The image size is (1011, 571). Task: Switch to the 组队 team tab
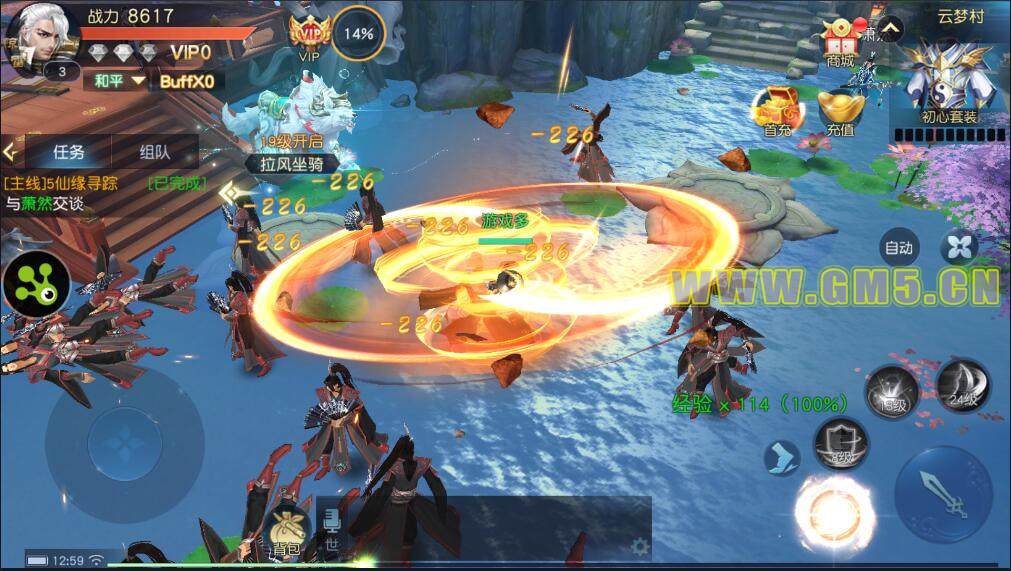coord(154,153)
